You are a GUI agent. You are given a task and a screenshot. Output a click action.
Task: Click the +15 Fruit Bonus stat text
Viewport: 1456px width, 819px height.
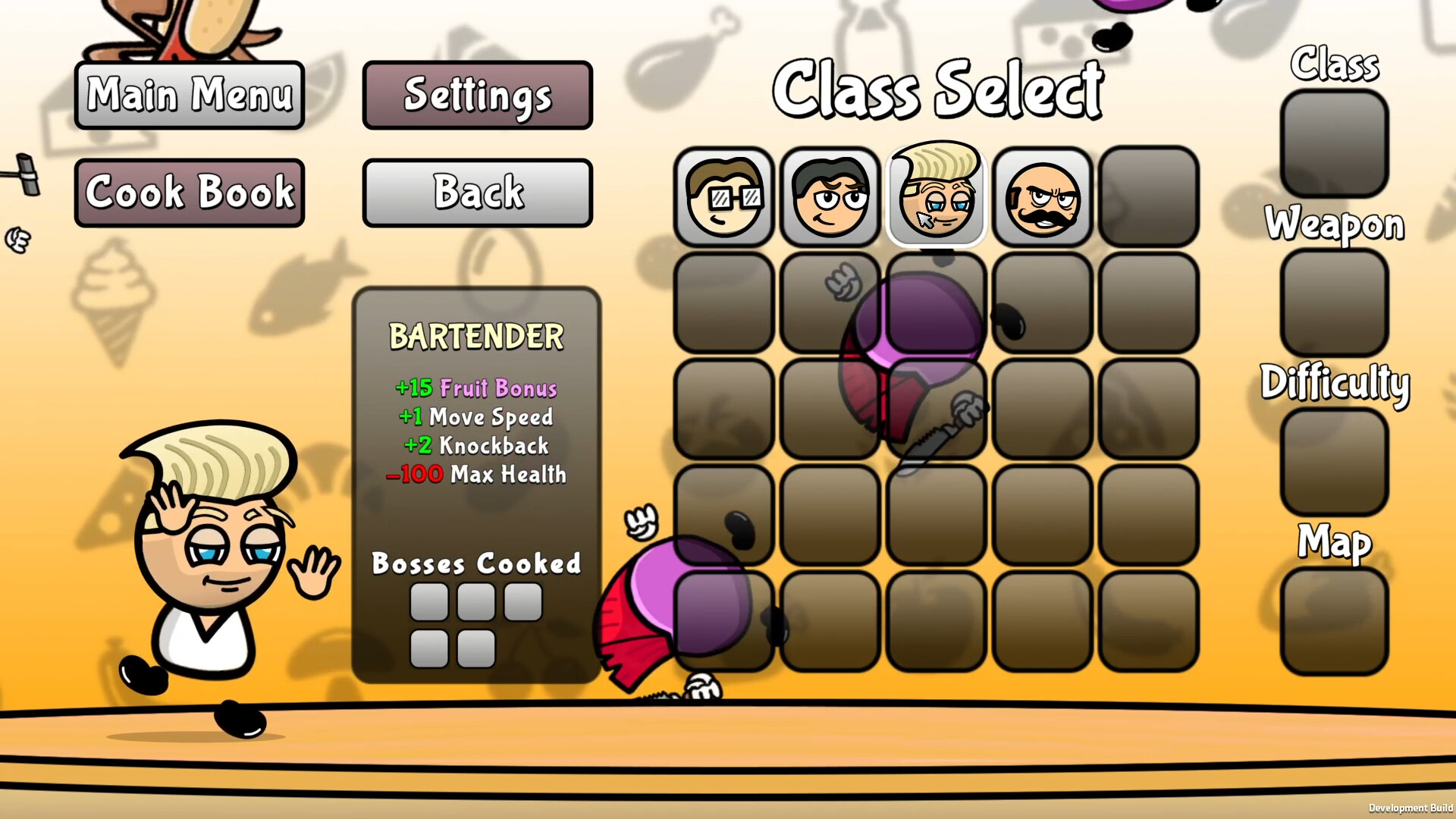476,388
